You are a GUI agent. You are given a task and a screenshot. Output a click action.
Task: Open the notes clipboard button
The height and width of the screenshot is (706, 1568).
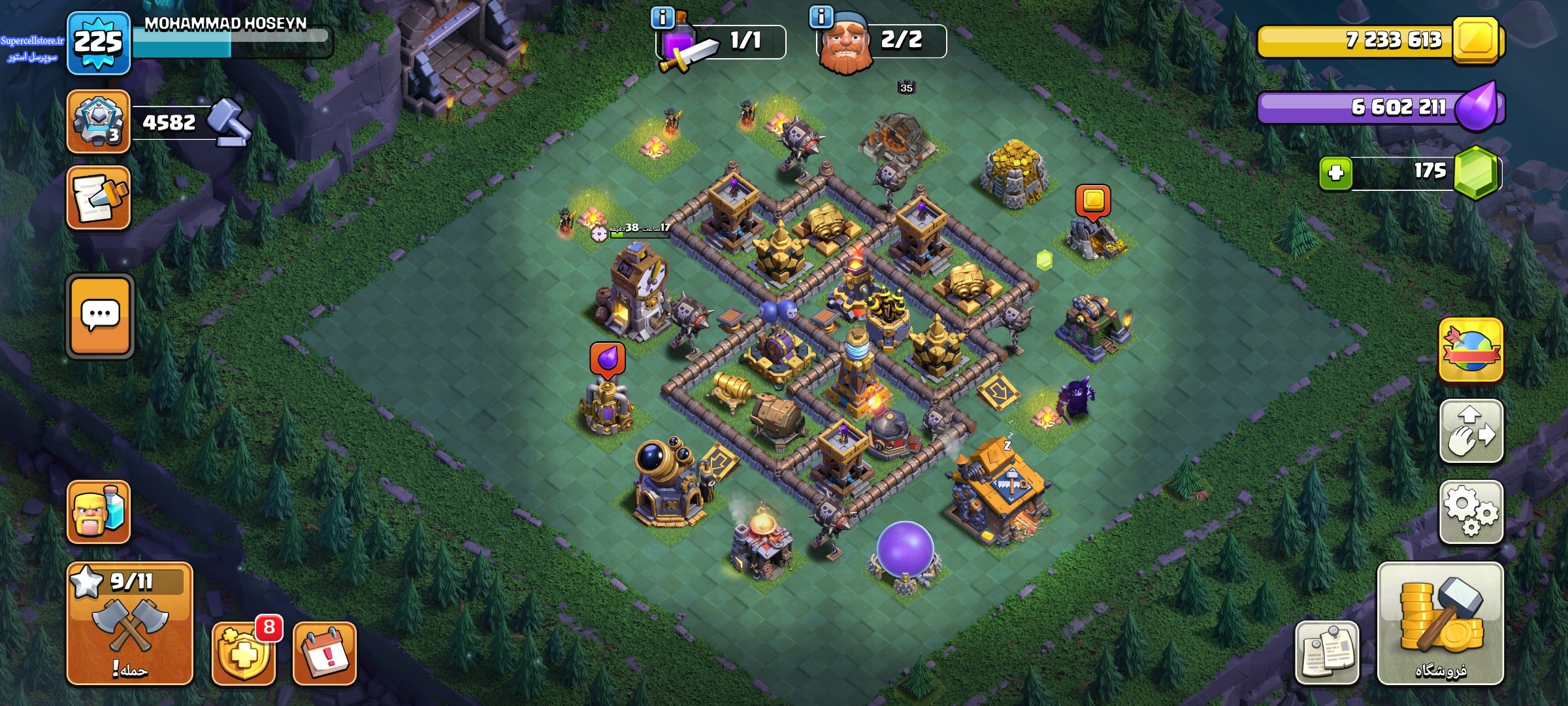coord(1326,653)
